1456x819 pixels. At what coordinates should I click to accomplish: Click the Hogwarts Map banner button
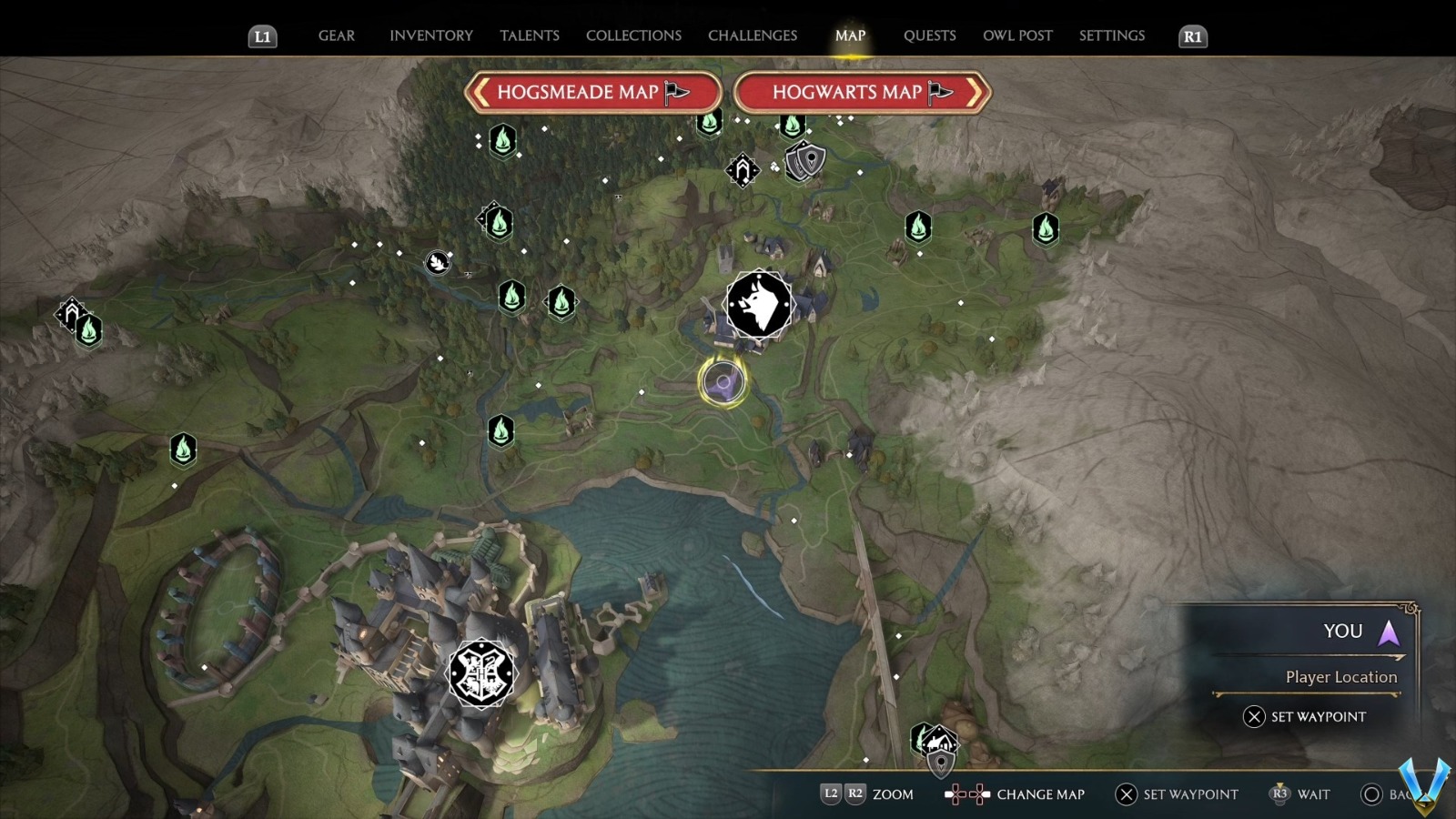click(x=860, y=92)
